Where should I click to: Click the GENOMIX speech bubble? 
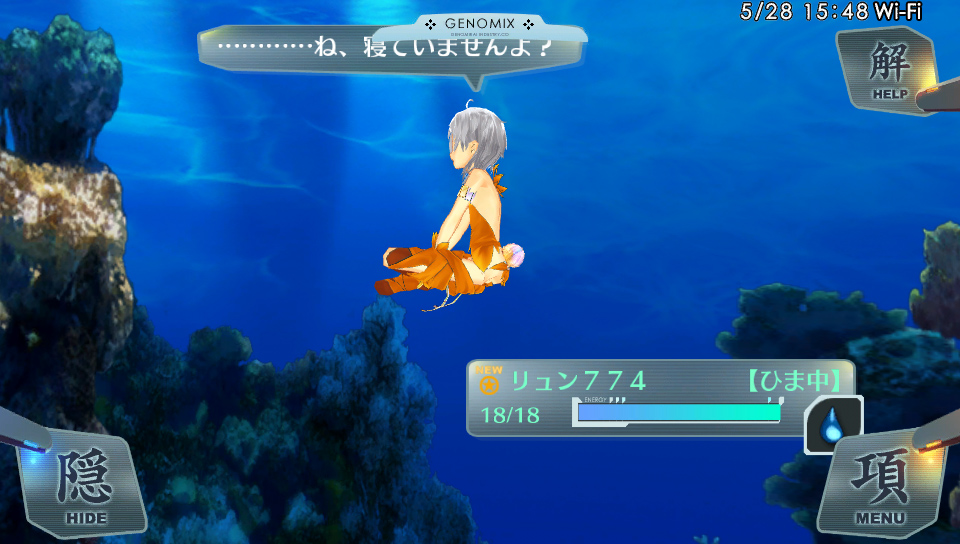(x=390, y=49)
